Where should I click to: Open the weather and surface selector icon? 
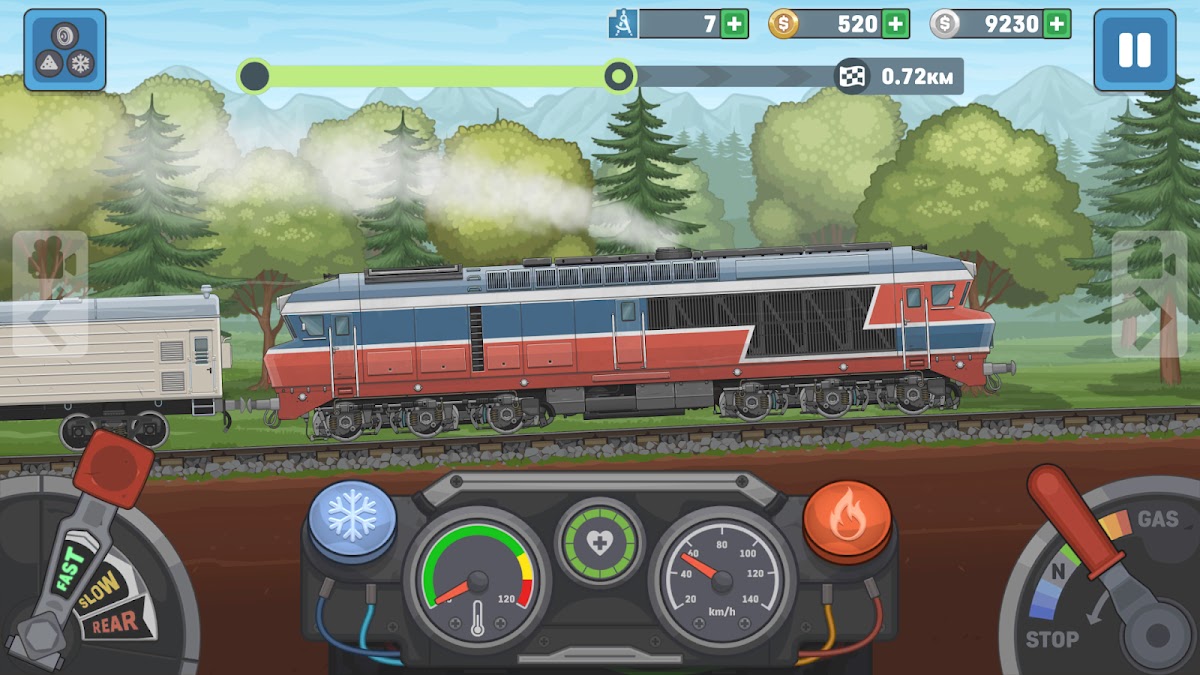65,50
